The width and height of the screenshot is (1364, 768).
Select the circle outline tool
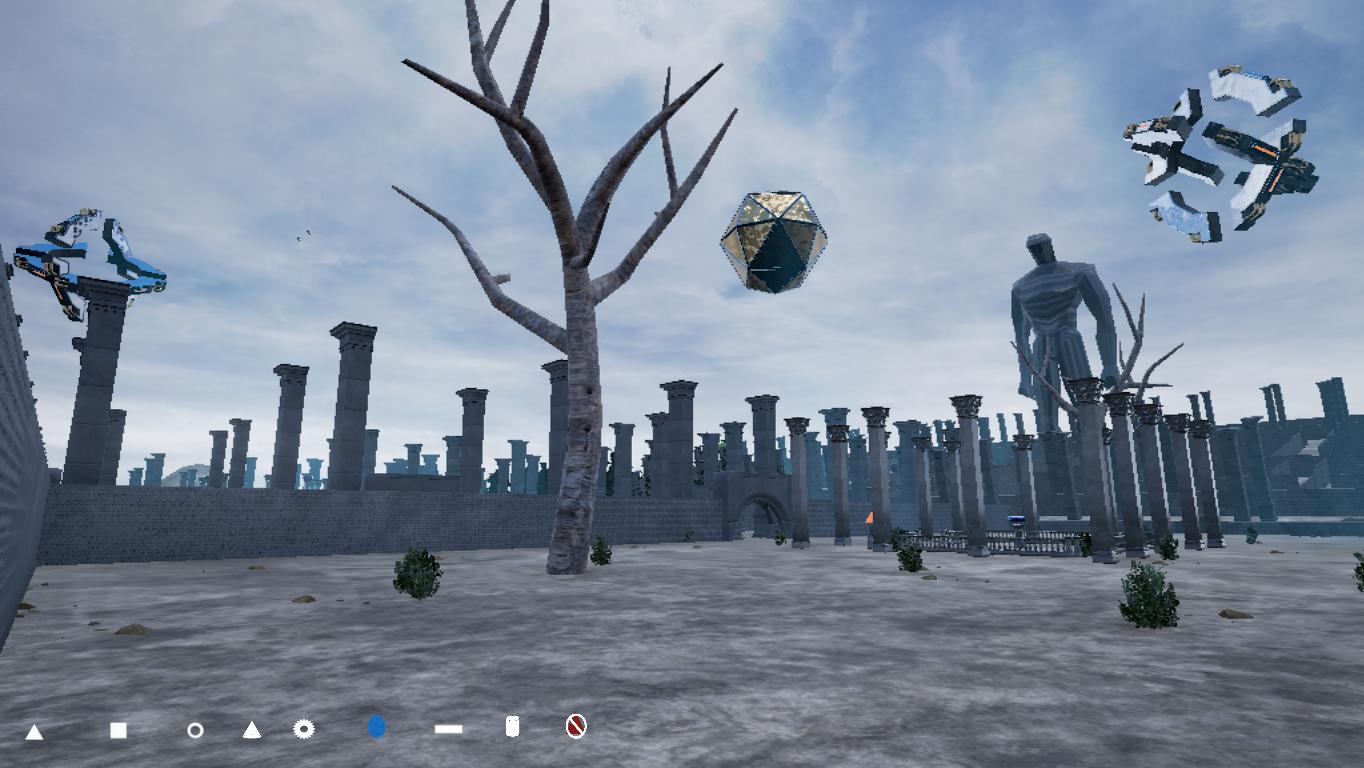[x=196, y=727]
